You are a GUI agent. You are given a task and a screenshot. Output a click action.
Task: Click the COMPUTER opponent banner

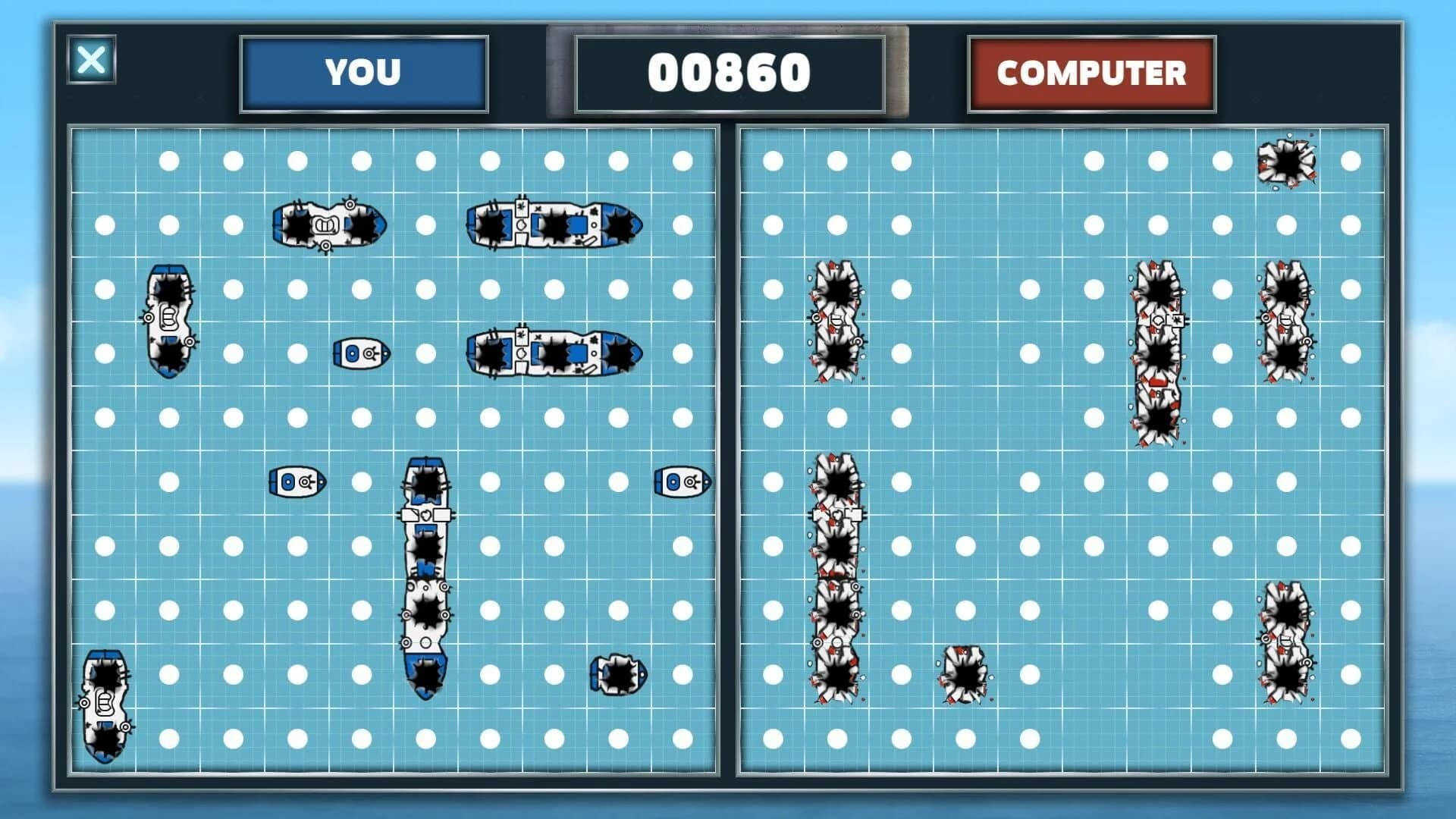point(1090,74)
